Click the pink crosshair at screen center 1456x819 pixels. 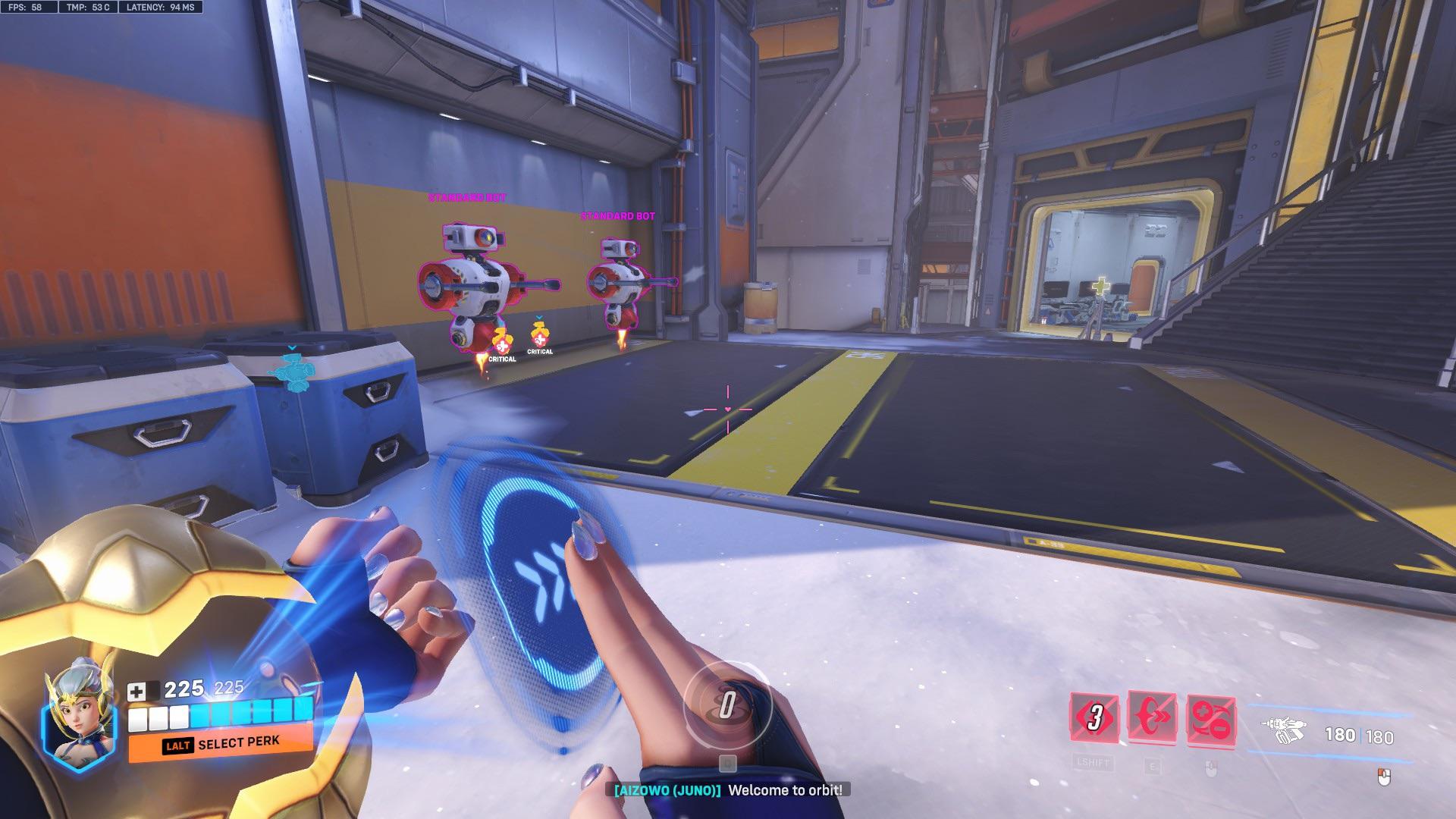click(726, 410)
